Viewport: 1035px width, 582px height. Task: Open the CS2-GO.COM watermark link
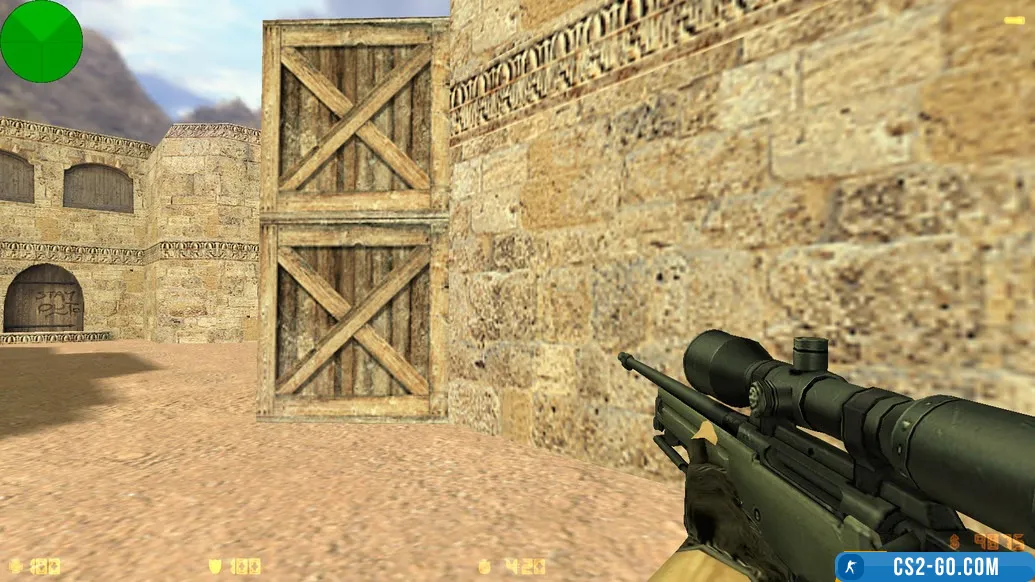tap(935, 567)
